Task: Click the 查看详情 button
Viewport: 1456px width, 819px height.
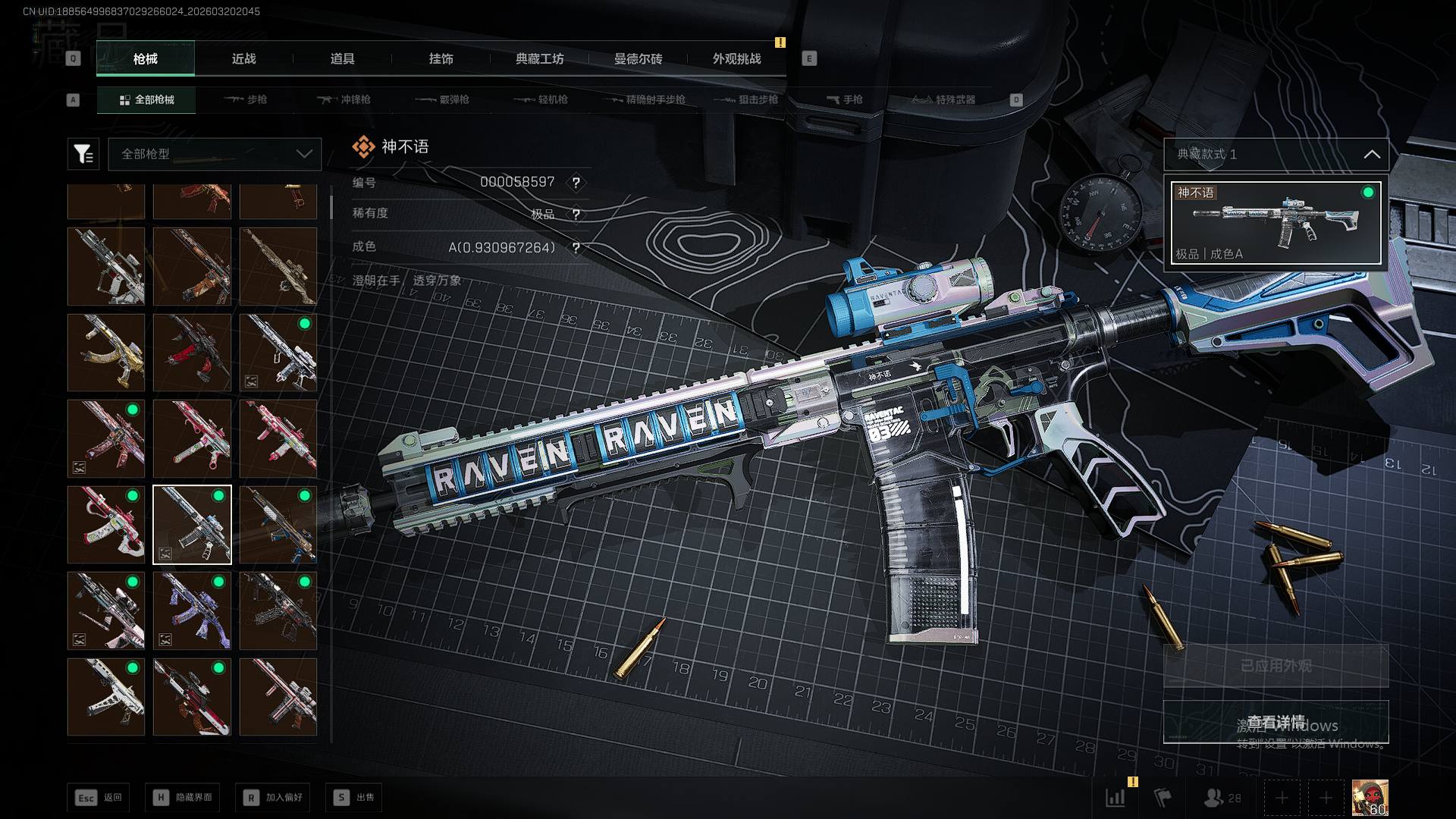Action: coord(1276,722)
